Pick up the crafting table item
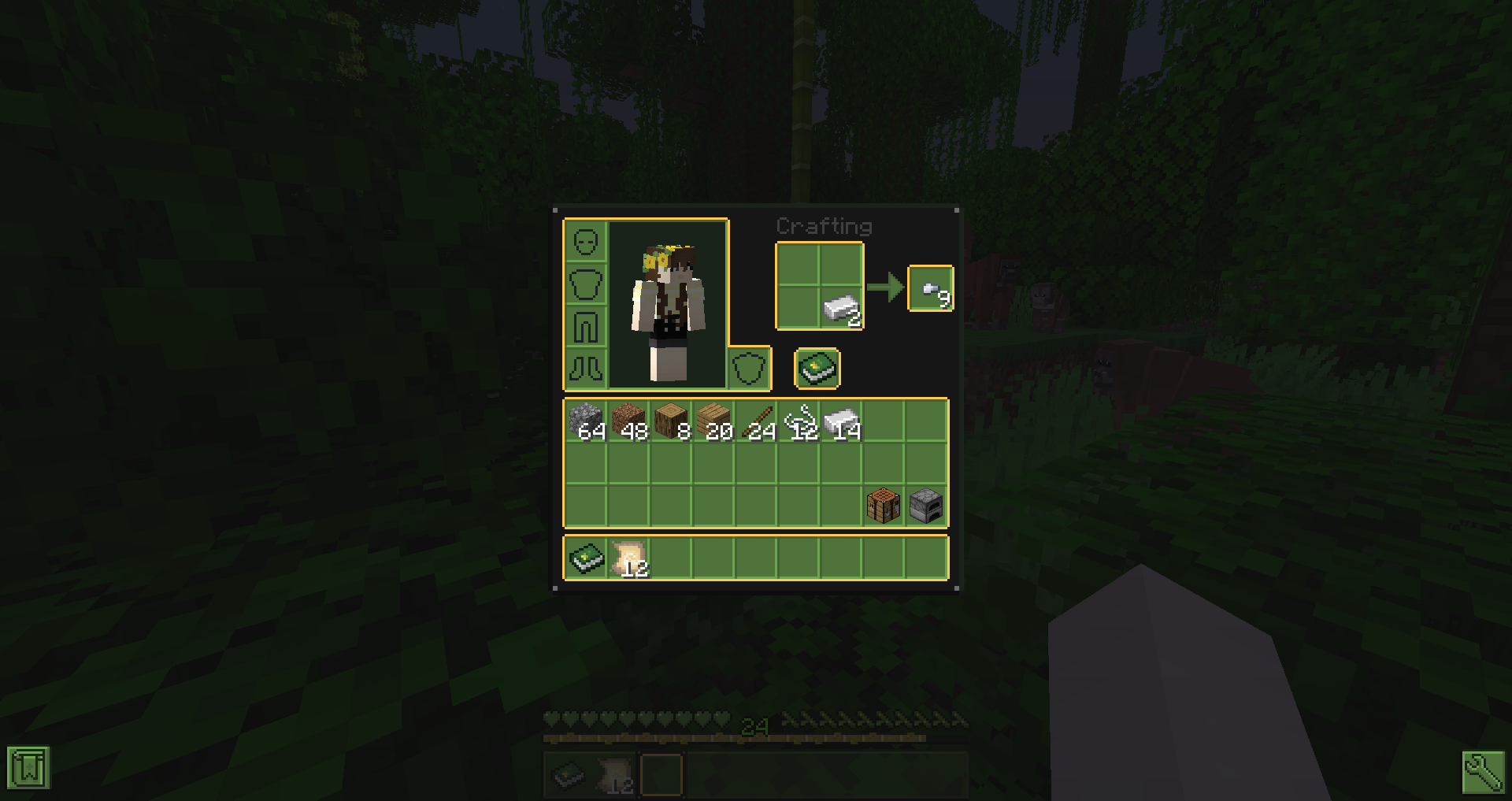The width and height of the screenshot is (1512, 801). coord(884,505)
